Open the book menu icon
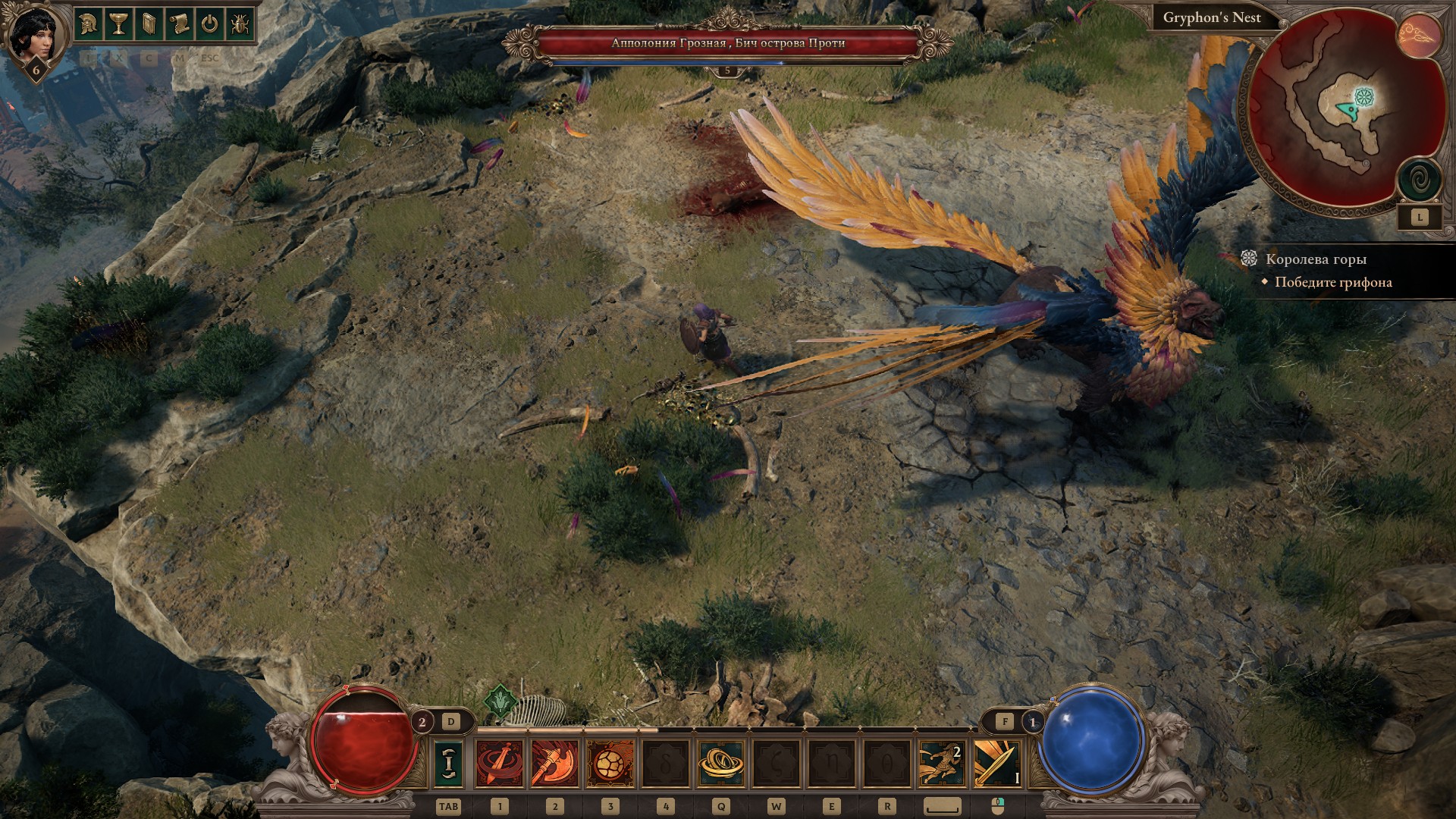The width and height of the screenshot is (1456, 819). (x=149, y=24)
